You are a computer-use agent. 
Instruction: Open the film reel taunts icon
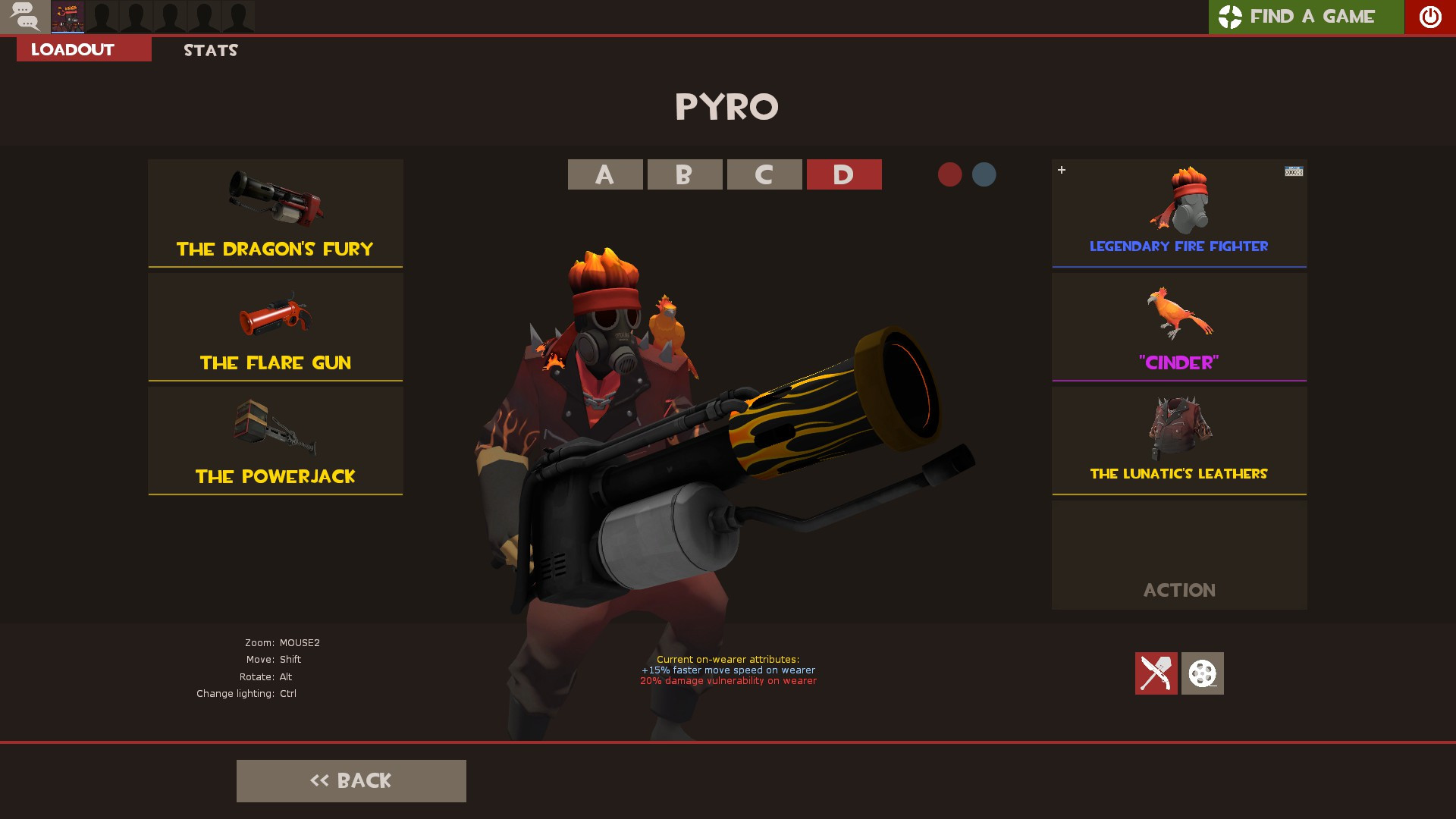(1202, 673)
